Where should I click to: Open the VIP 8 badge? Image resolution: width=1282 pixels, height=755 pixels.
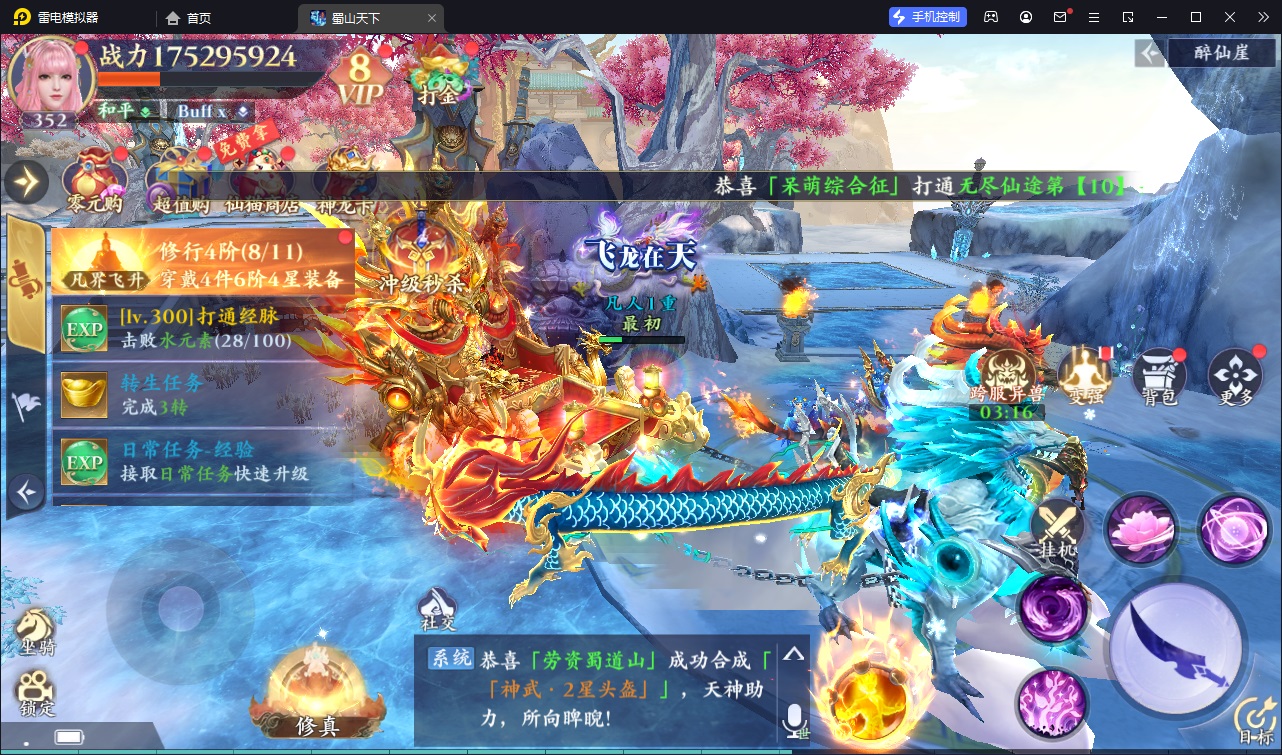[x=359, y=76]
